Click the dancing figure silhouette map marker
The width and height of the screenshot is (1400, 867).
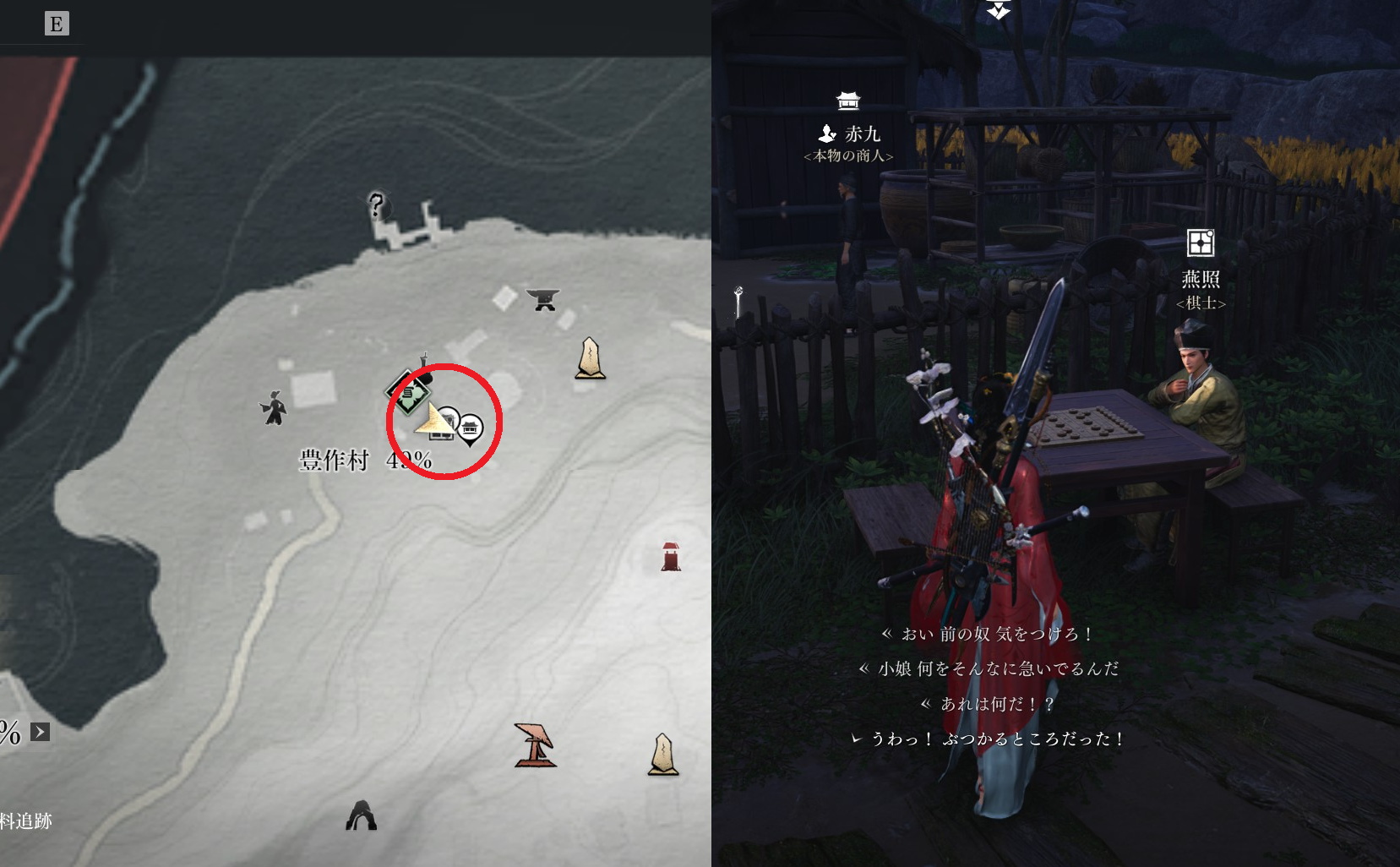(x=273, y=408)
